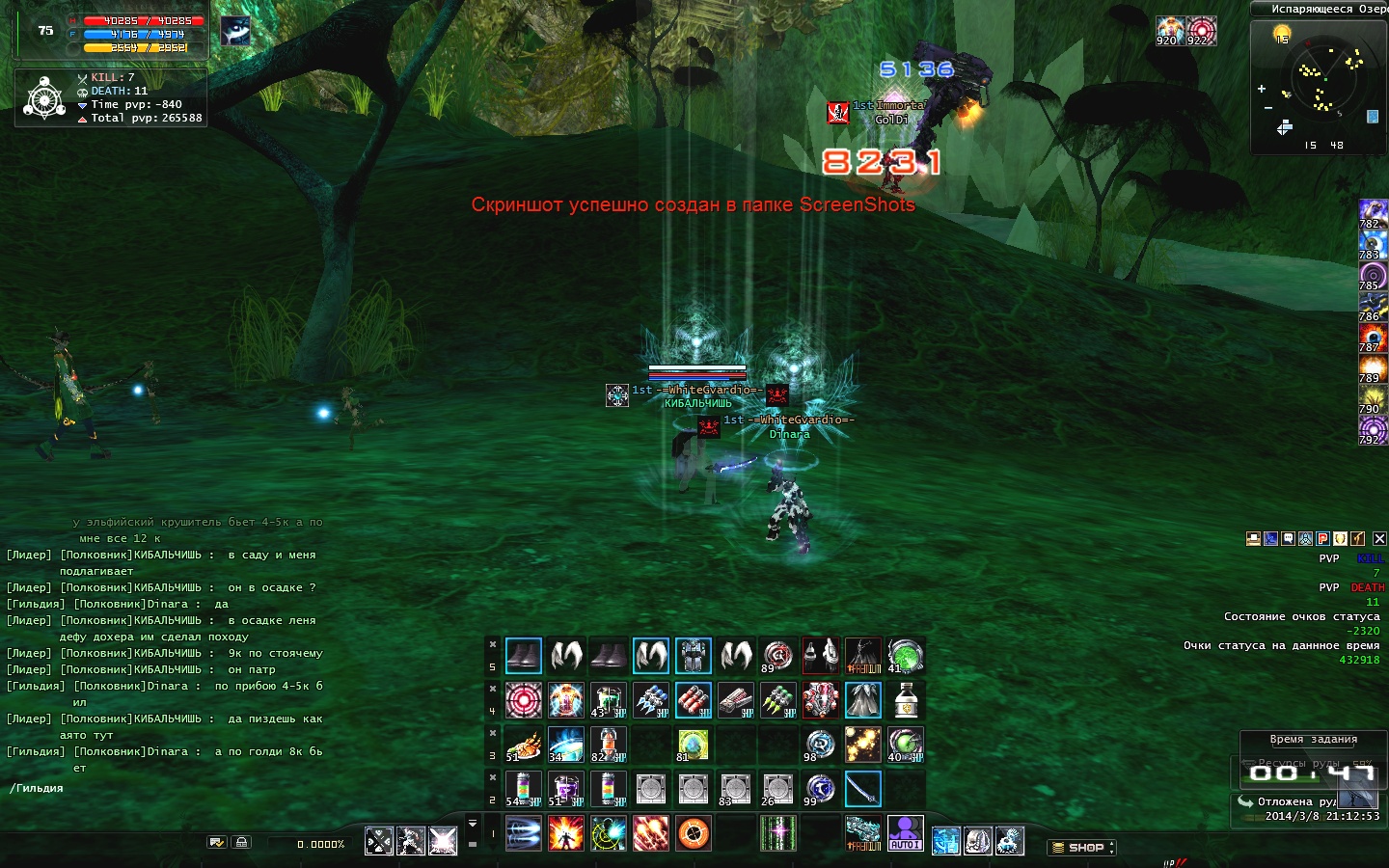This screenshot has width=1389, height=868.
Task: Use the roast chicken food item
Action: click(523, 745)
